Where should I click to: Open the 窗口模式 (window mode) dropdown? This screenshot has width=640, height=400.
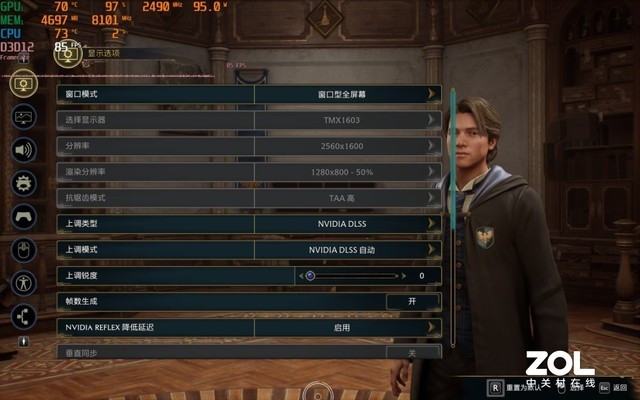[x=340, y=94]
